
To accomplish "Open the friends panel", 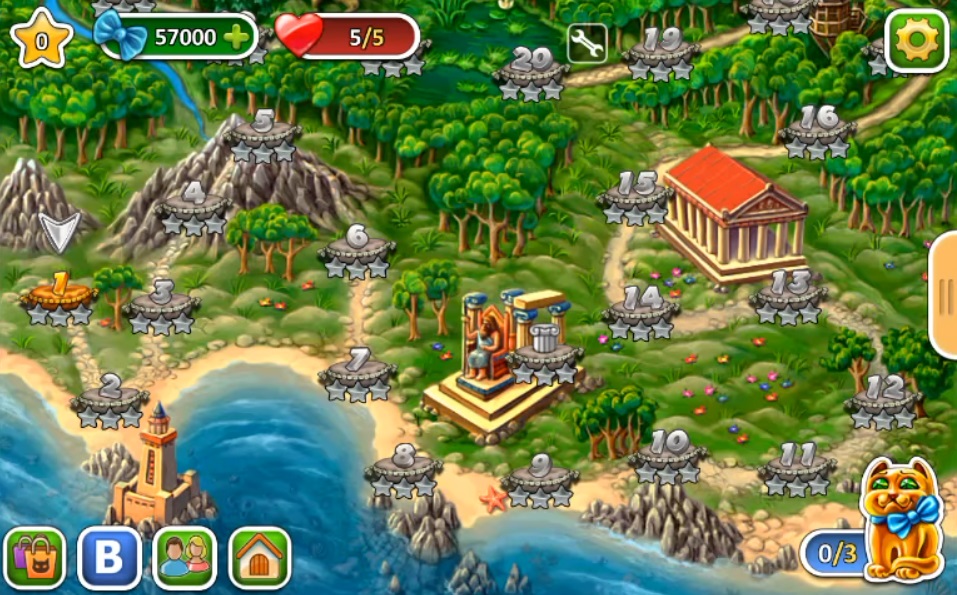I will [184, 557].
